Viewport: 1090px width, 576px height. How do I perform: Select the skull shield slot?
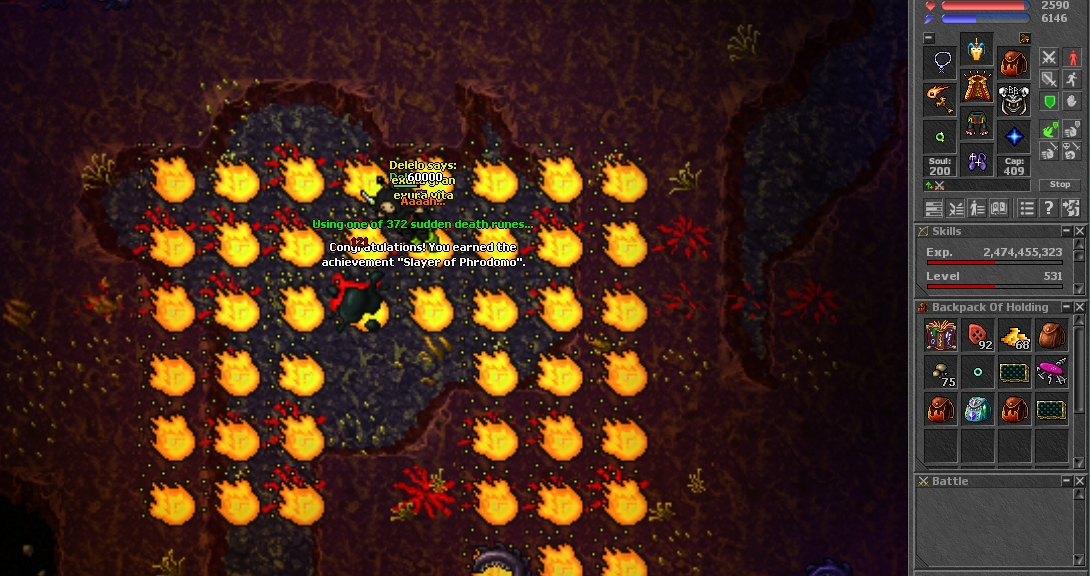click(x=1014, y=101)
